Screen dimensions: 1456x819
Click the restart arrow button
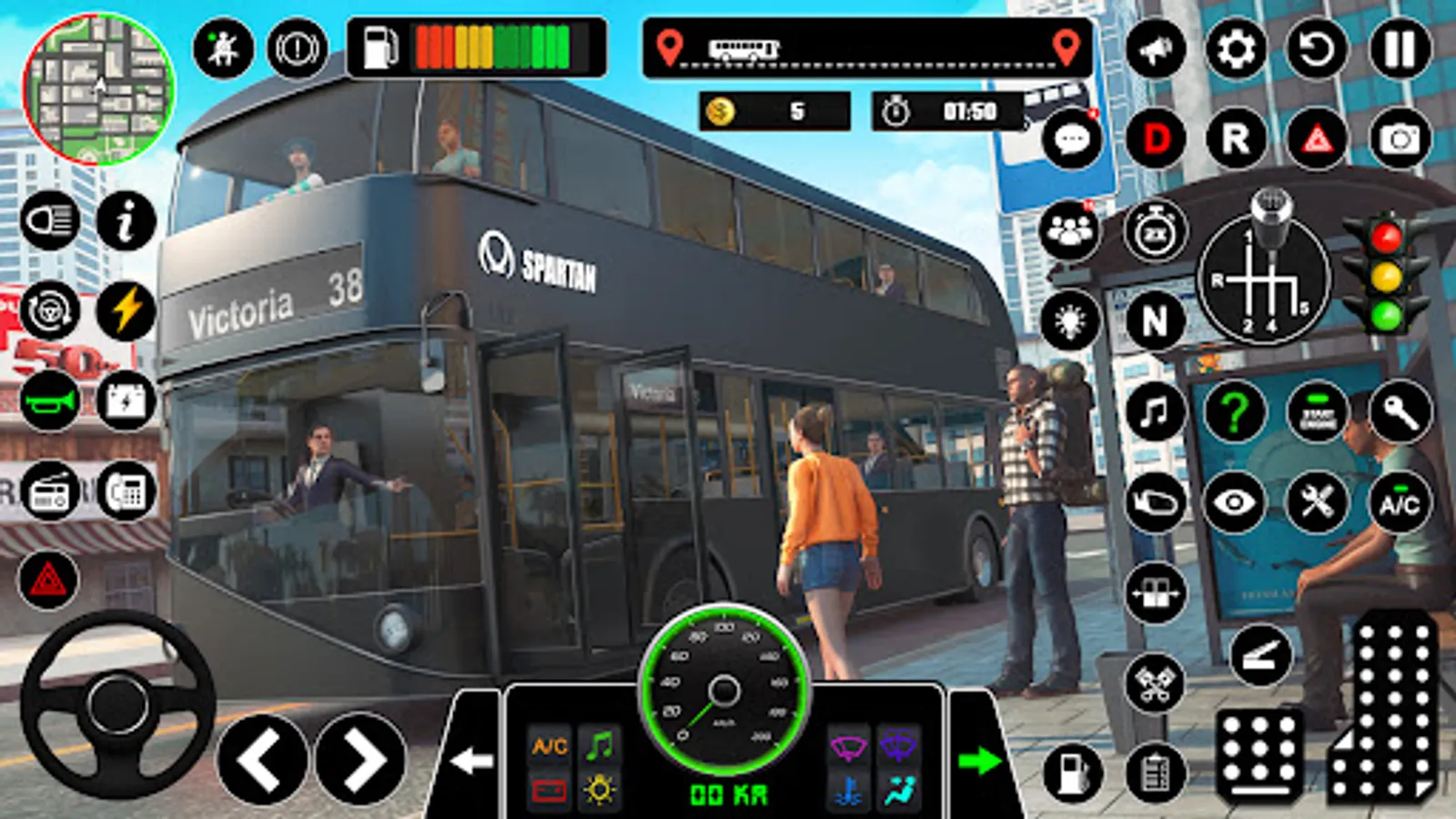coord(1316,49)
